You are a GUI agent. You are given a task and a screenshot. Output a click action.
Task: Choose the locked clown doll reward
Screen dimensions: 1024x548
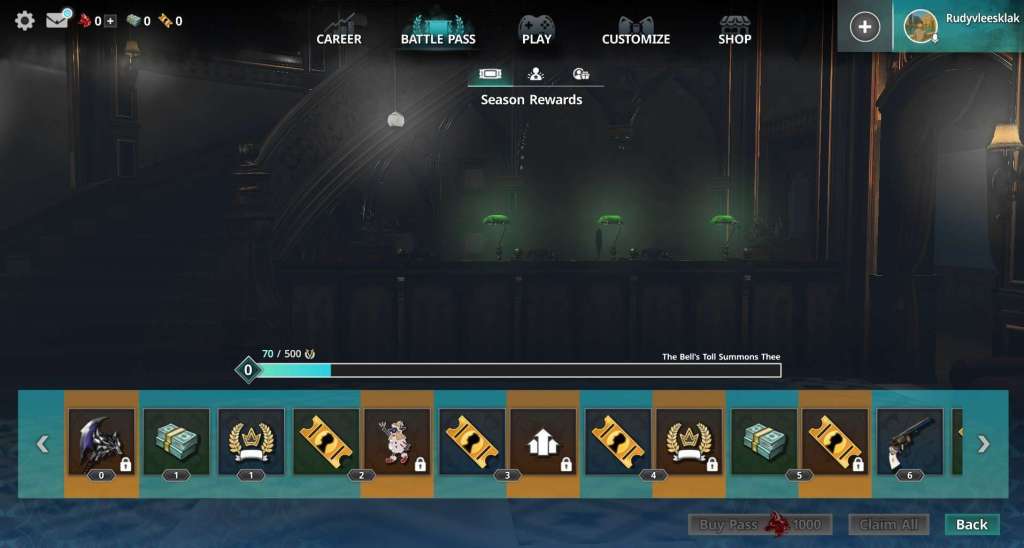pos(397,441)
